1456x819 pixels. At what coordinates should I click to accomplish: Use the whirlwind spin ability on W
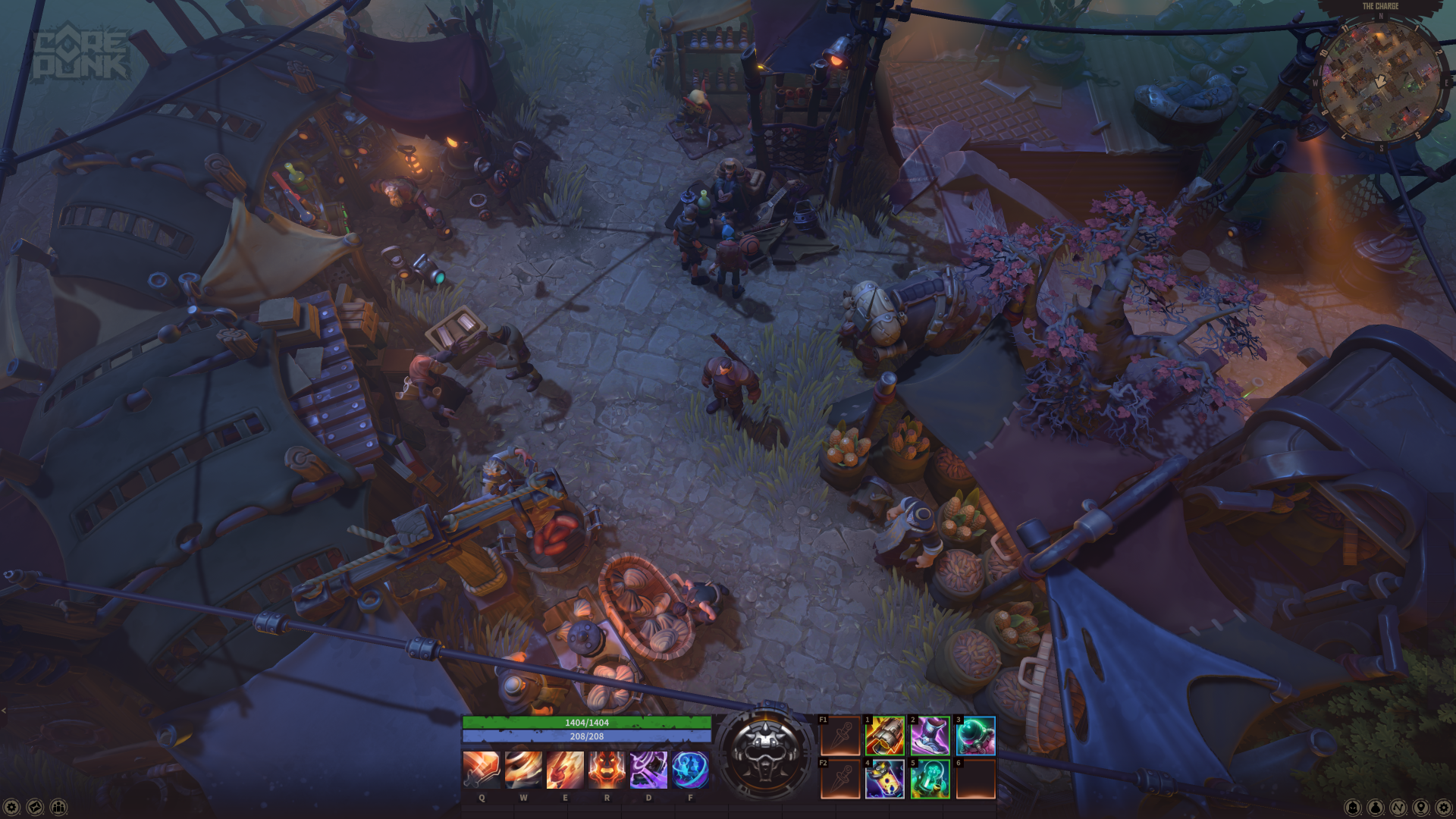pos(523,770)
